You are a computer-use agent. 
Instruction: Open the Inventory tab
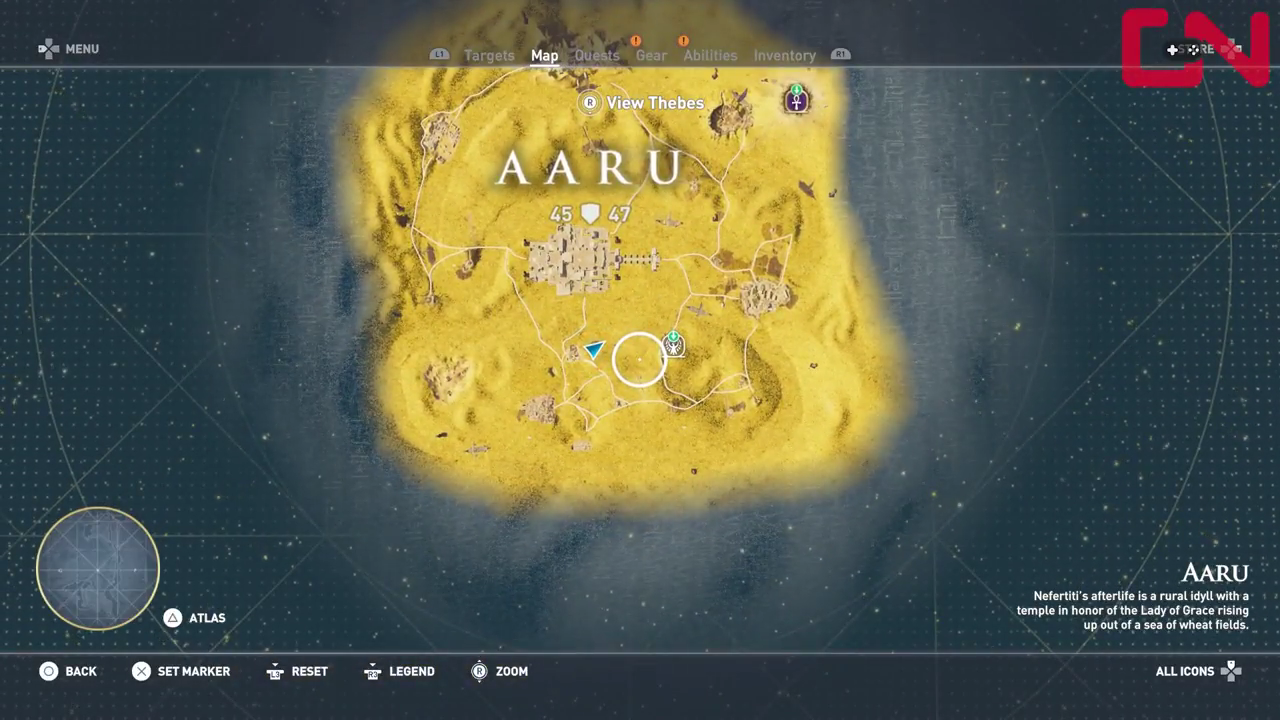coord(784,56)
